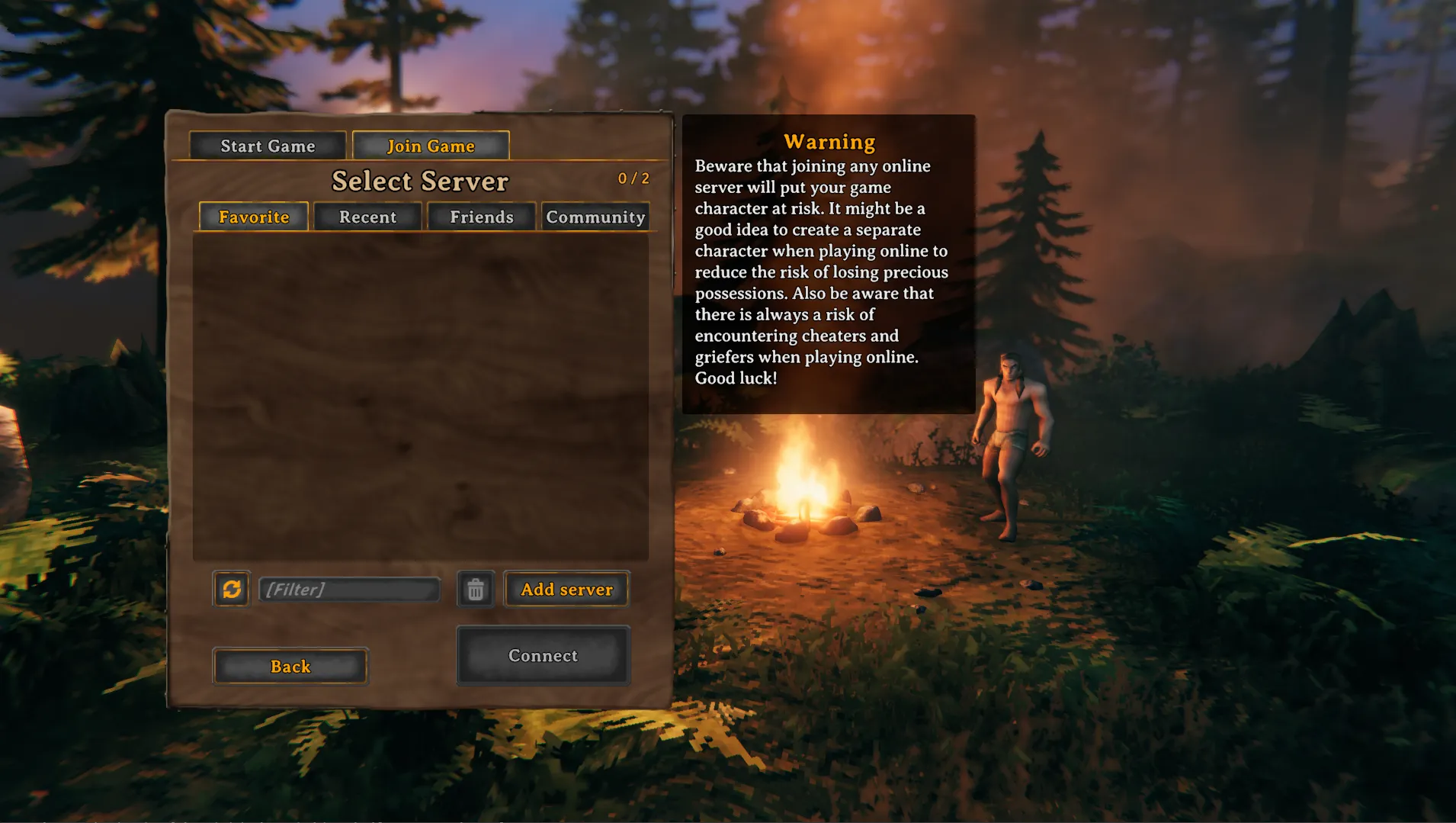Click the Select Server heading
The image size is (1456, 823).
419,182
